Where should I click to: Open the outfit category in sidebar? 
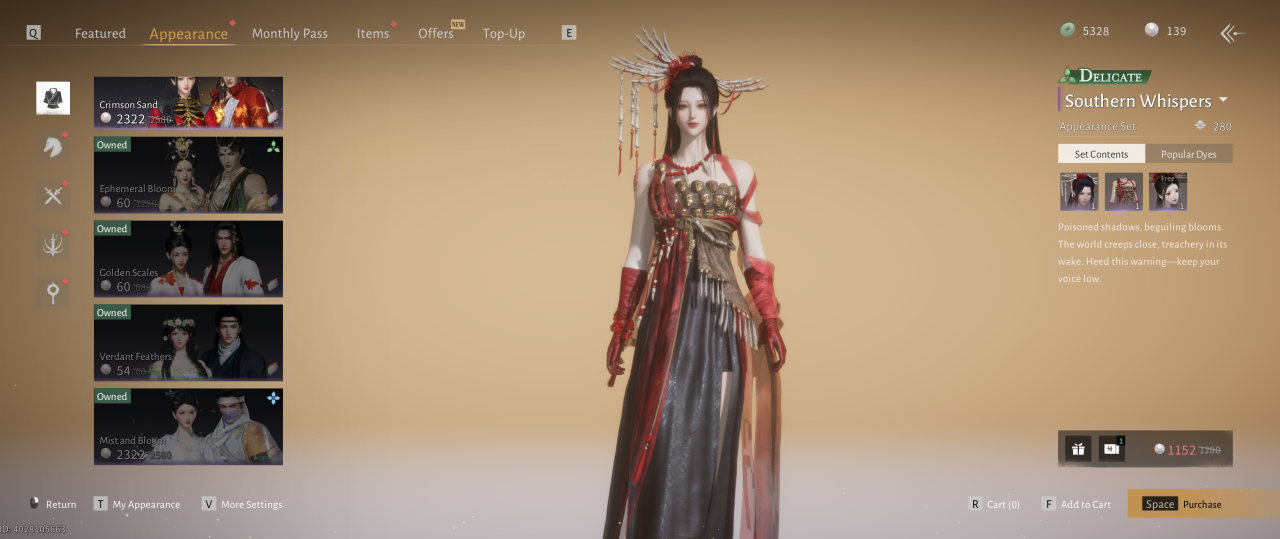[53, 98]
